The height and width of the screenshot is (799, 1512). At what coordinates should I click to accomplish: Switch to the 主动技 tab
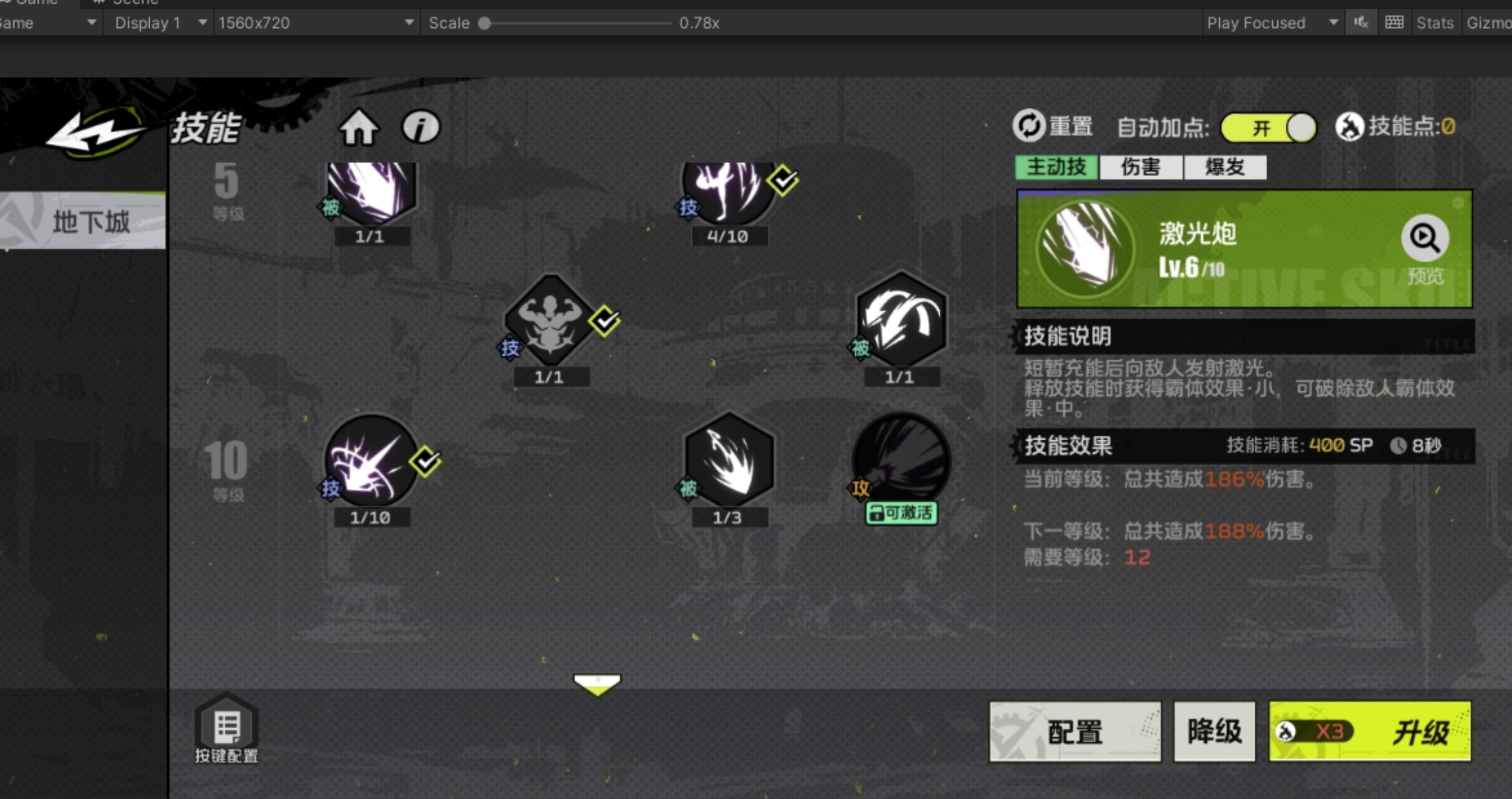coord(1056,167)
